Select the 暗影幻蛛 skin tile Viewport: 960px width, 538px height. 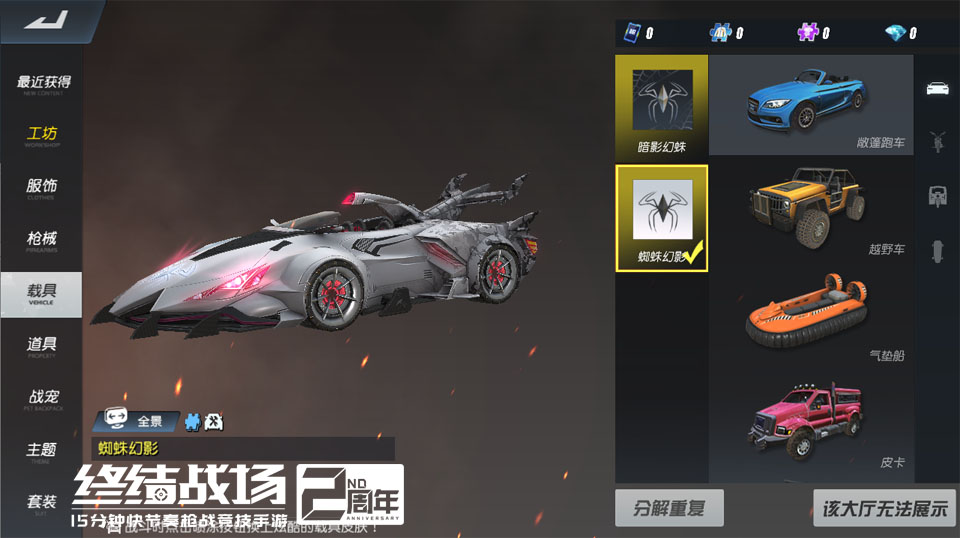click(662, 106)
